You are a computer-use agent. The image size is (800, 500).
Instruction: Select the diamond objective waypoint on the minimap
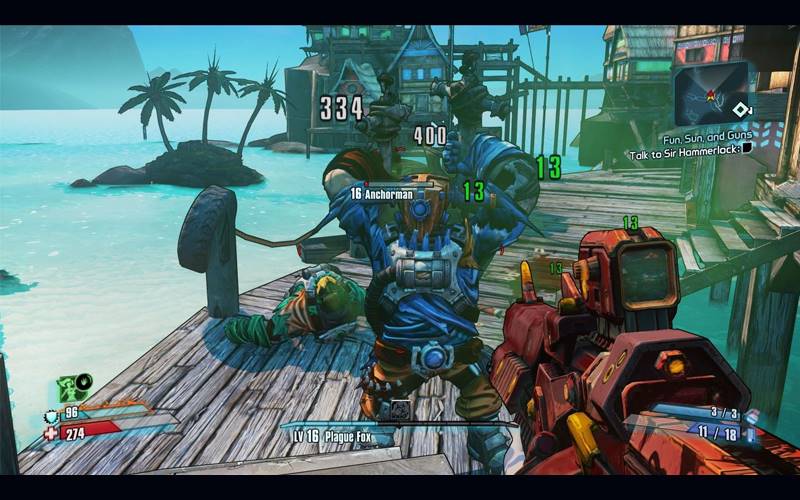741,110
